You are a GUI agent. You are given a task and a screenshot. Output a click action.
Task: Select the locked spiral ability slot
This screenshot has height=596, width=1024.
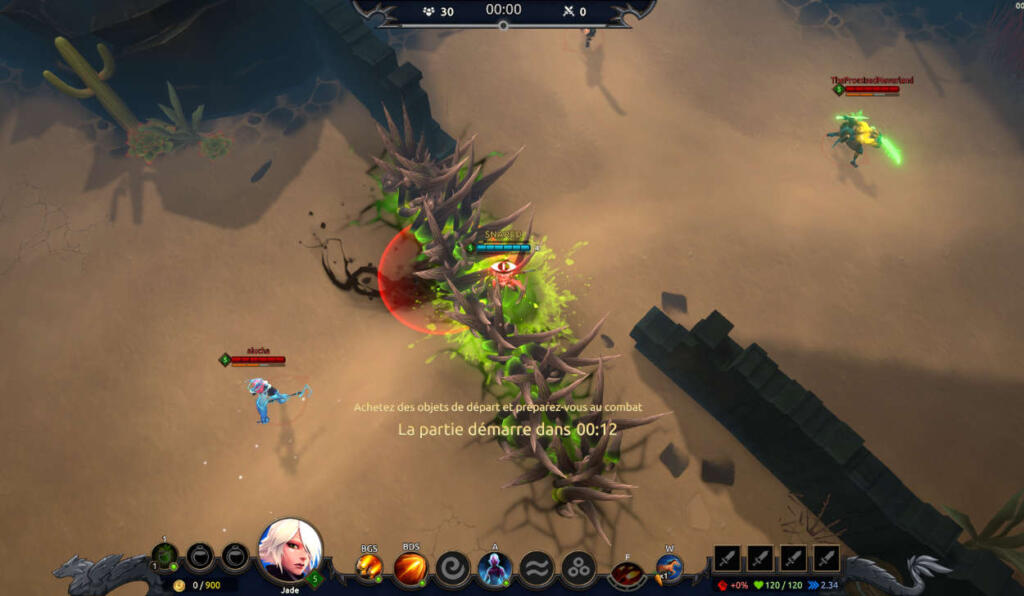click(x=453, y=568)
